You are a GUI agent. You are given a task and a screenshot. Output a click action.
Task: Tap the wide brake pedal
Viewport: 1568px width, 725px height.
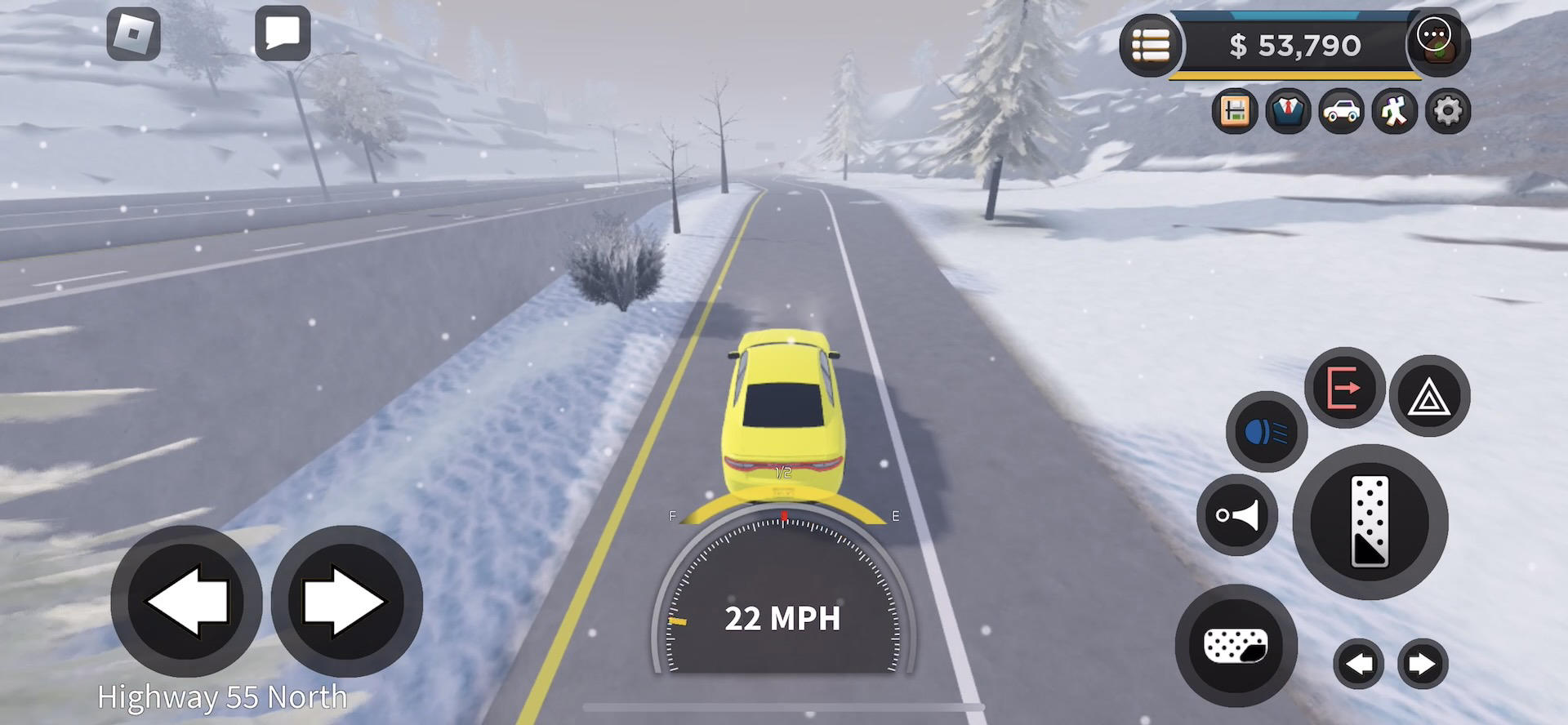point(1236,646)
